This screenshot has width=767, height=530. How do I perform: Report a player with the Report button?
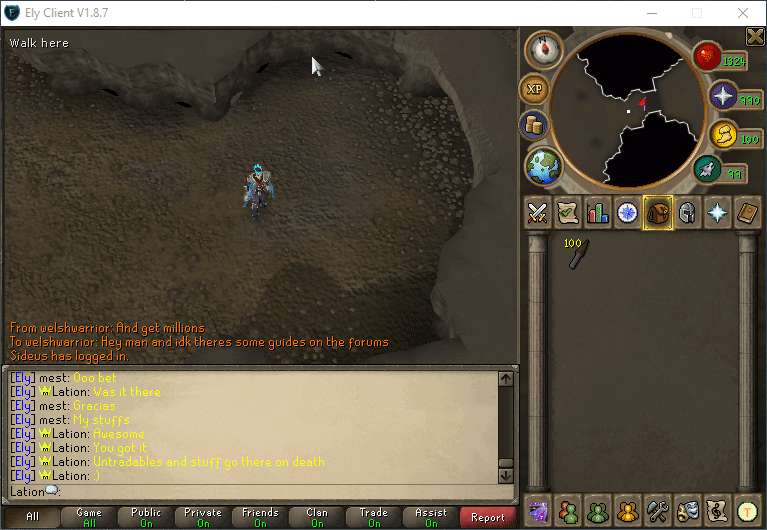click(x=488, y=517)
